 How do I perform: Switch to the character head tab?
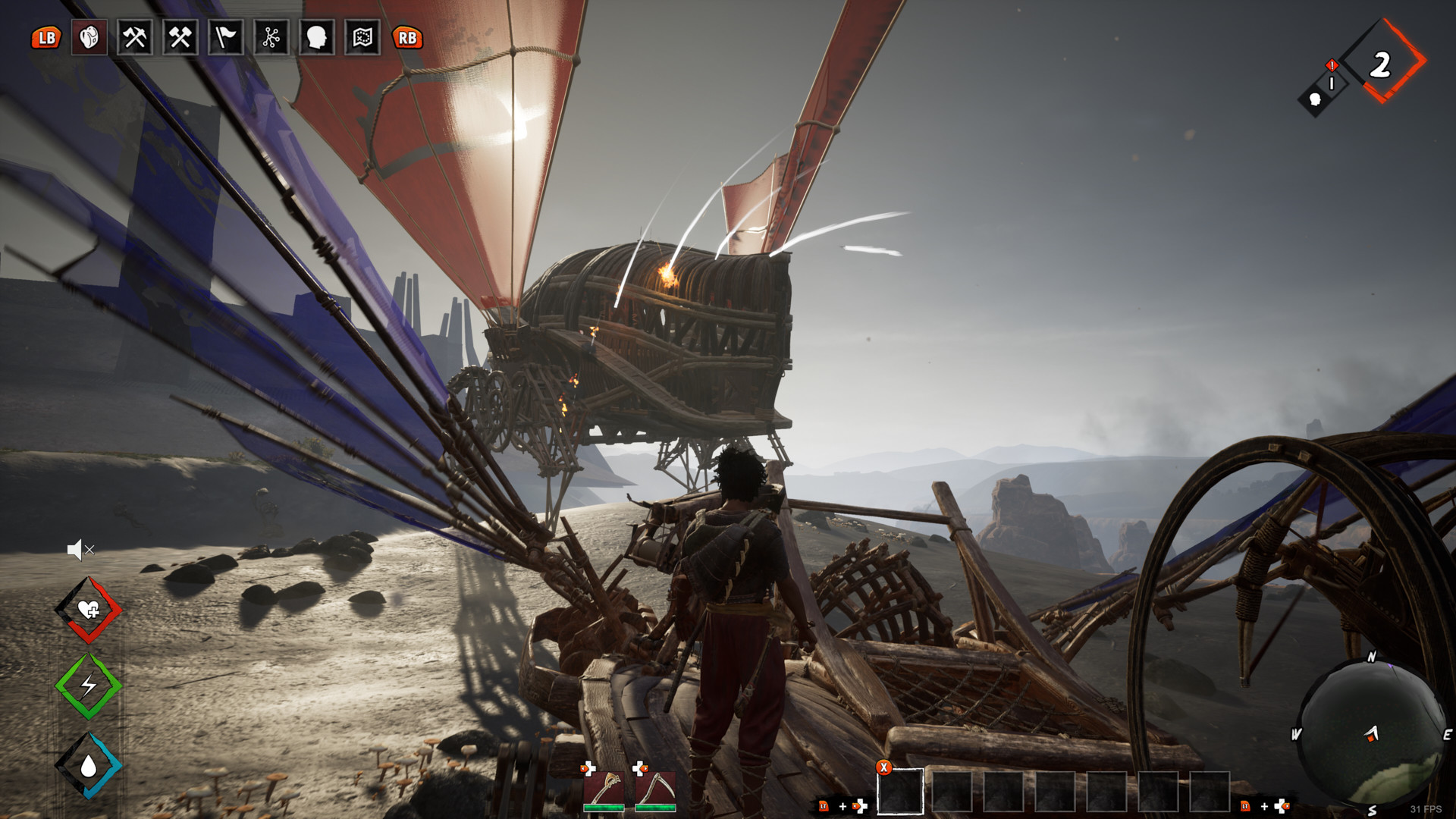[x=317, y=38]
